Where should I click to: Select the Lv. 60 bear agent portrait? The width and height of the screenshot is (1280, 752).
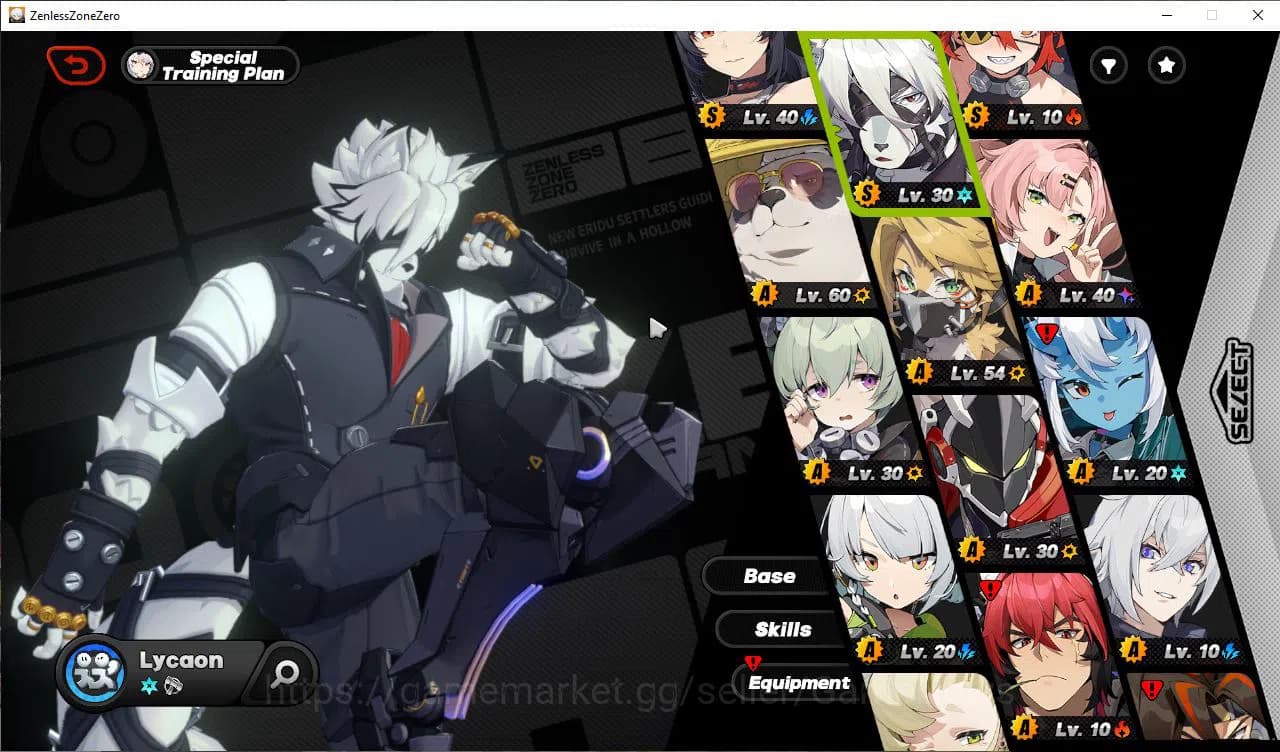pos(790,220)
